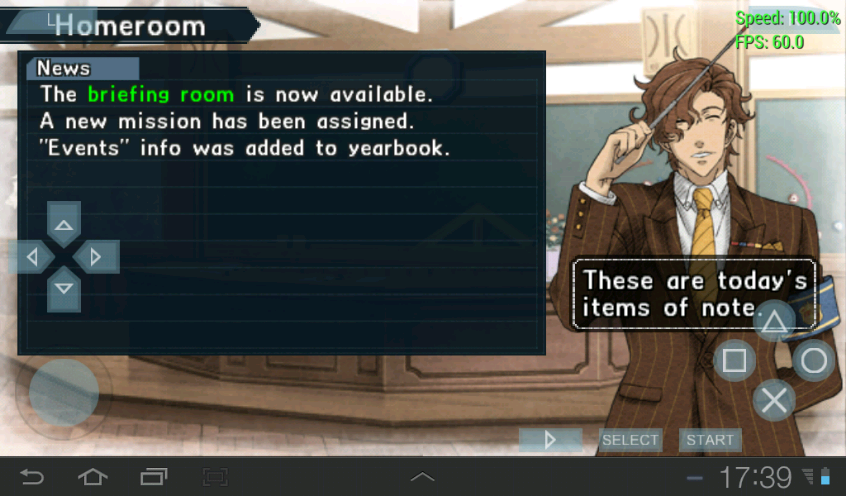The height and width of the screenshot is (496, 846).
Task: Tap the on-screen square button
Action: pos(734,360)
